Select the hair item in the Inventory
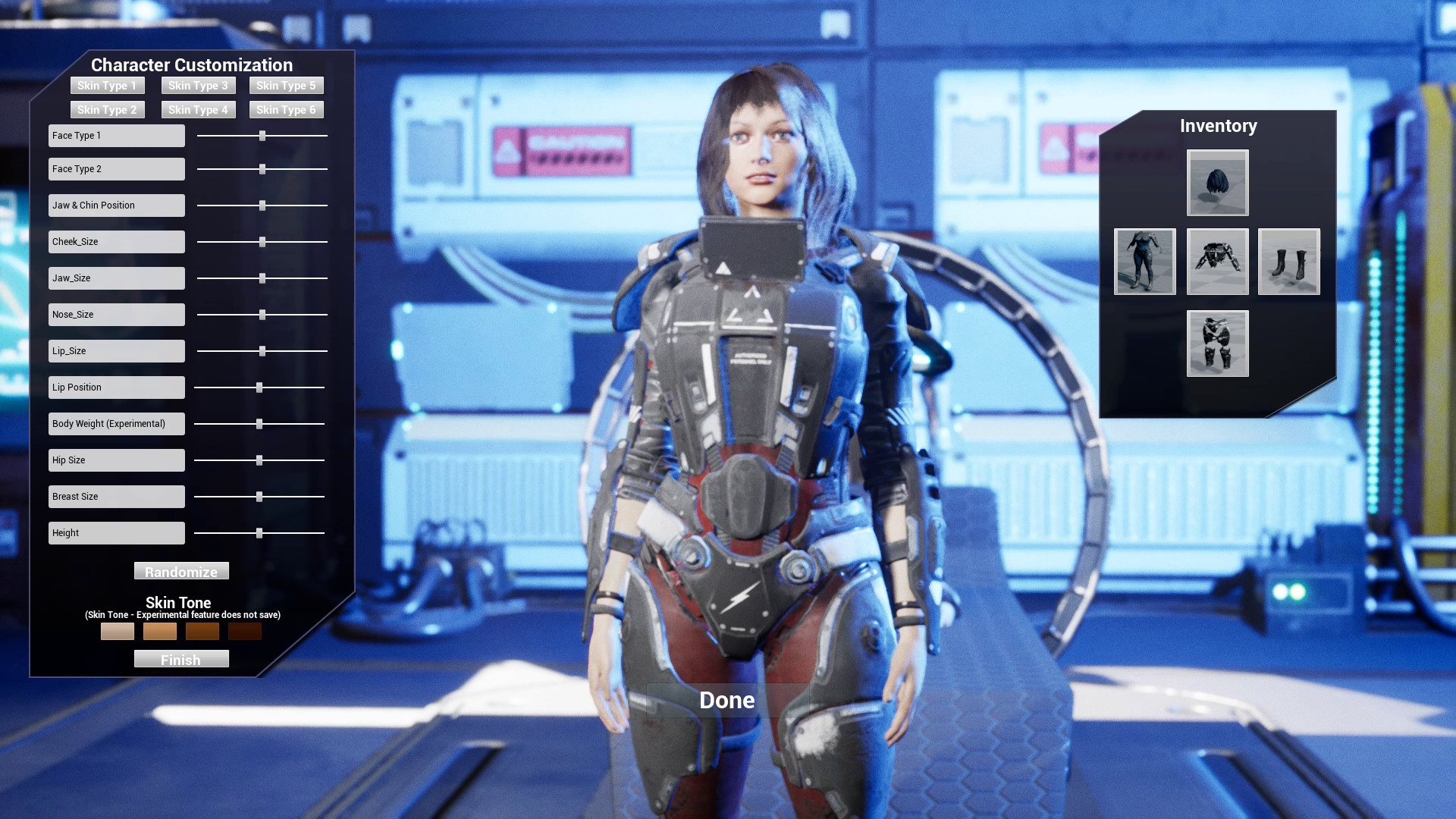The width and height of the screenshot is (1456, 819). (1217, 183)
